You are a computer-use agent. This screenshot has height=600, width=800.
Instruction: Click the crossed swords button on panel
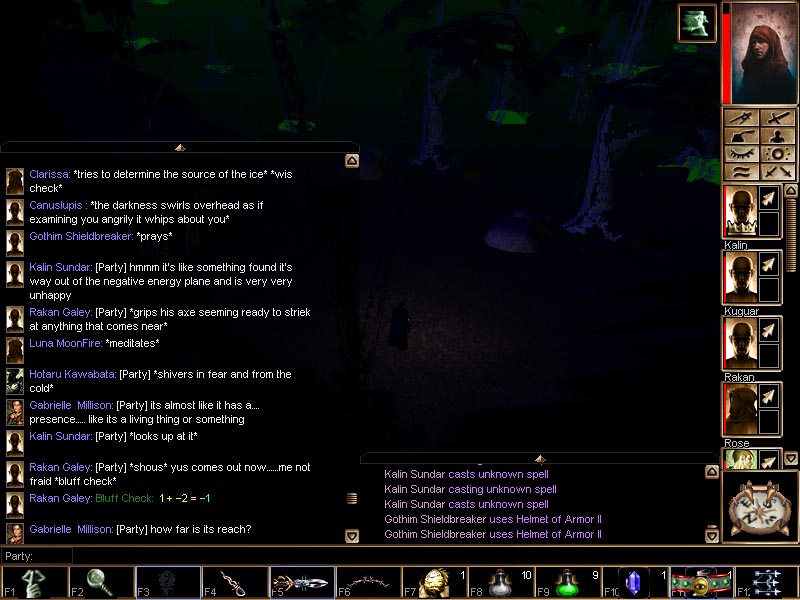778,173
